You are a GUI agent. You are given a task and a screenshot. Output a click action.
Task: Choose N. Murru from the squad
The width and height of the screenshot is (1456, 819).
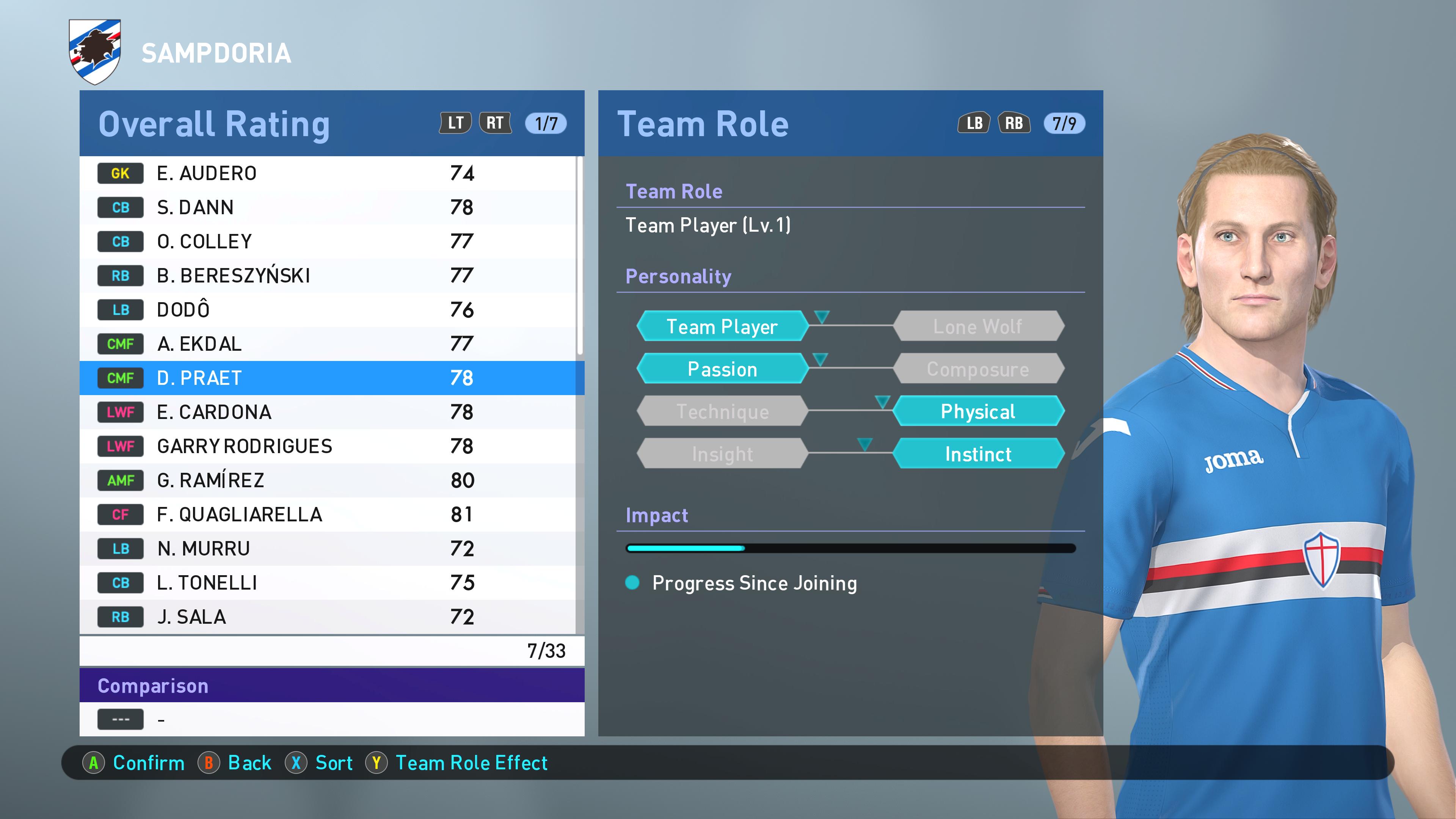coord(328,548)
